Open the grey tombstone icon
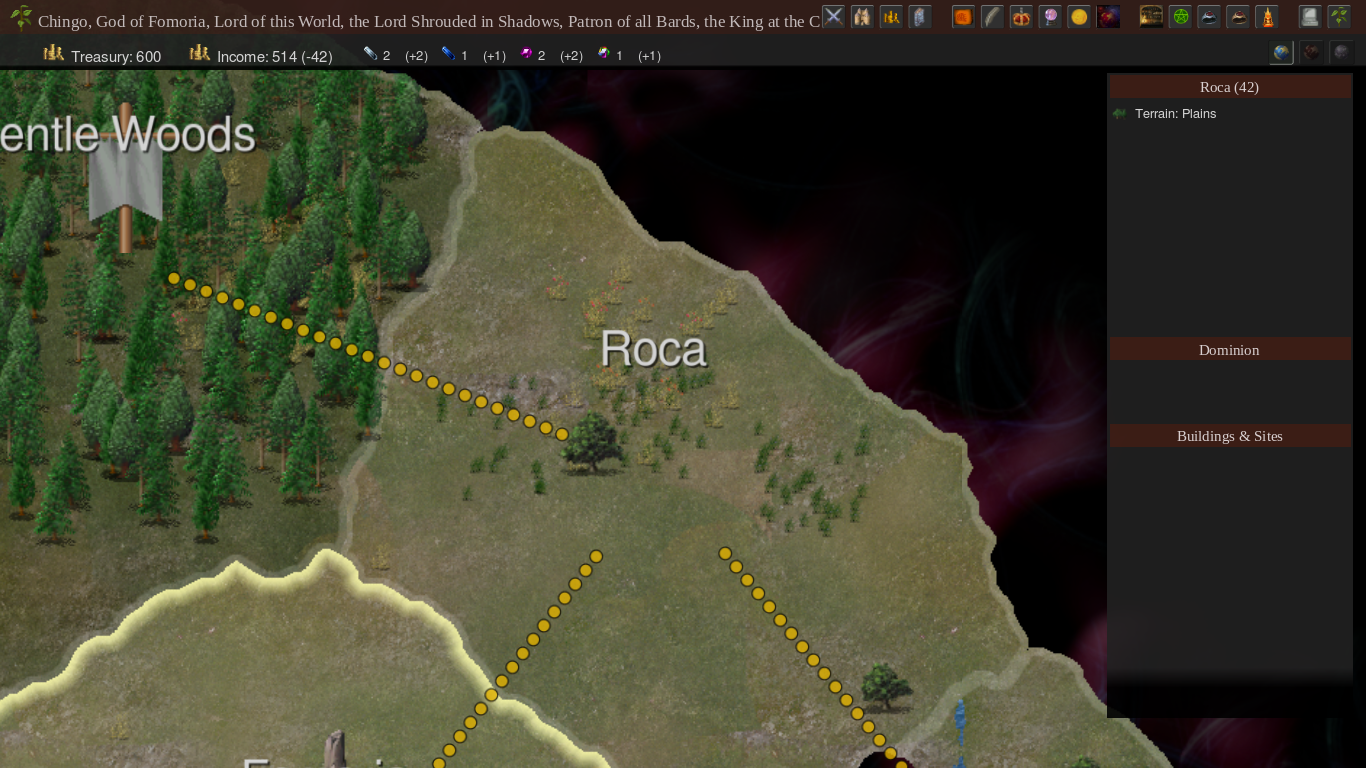Screen dimensions: 1366x768 pyautogui.click(x=1309, y=16)
